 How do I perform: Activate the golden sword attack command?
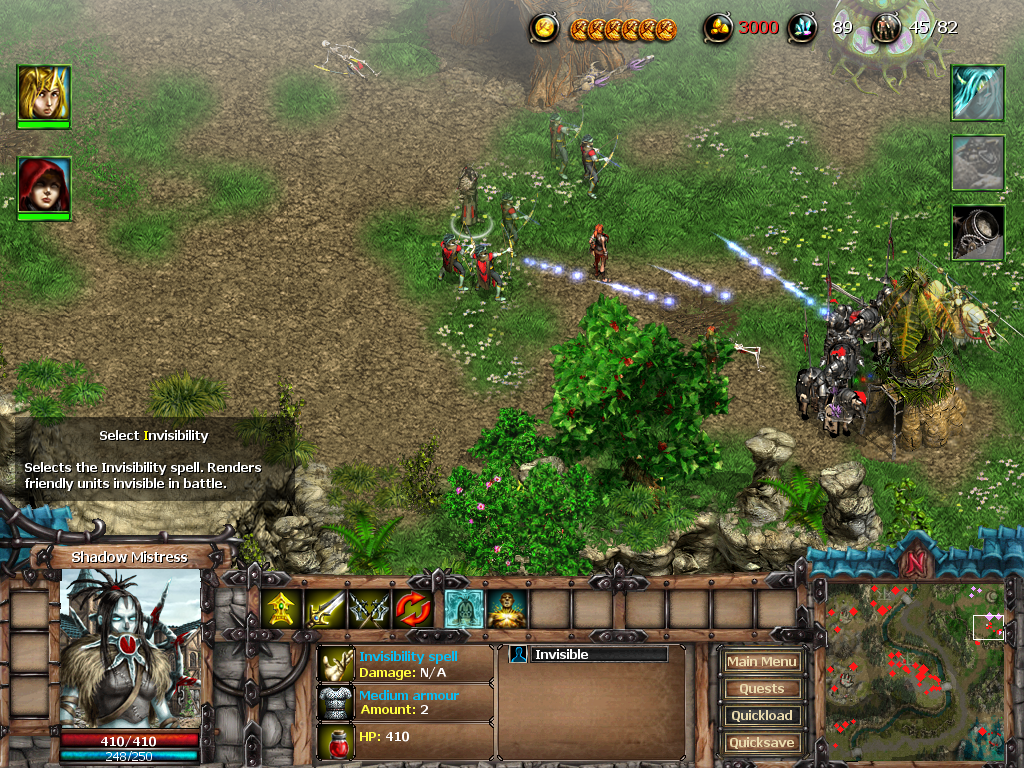325,608
